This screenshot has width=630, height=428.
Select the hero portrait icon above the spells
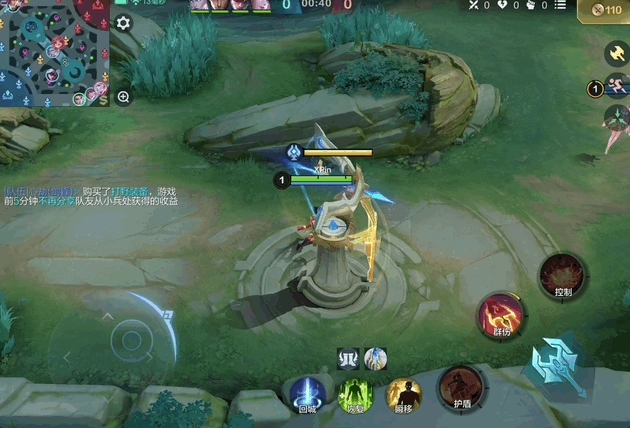pyautogui.click(x=375, y=357)
